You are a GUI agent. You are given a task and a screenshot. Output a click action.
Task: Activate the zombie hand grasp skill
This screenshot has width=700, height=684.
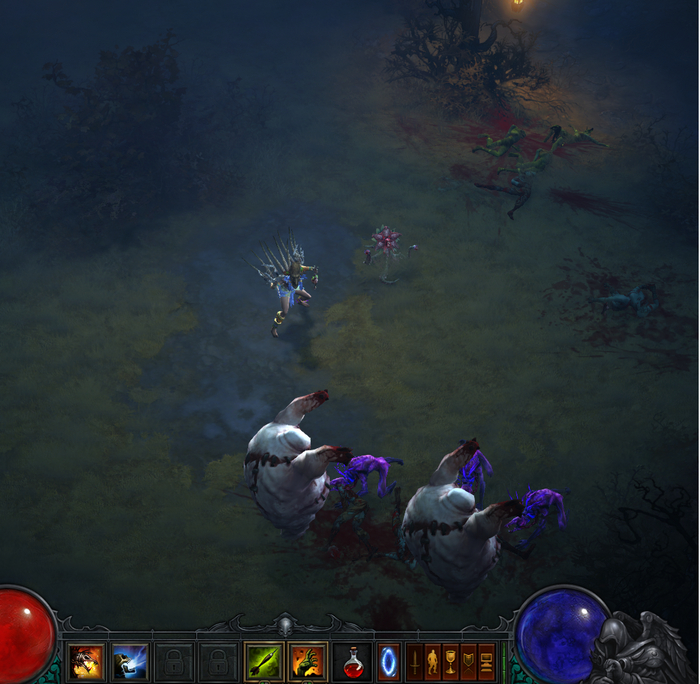tap(308, 661)
